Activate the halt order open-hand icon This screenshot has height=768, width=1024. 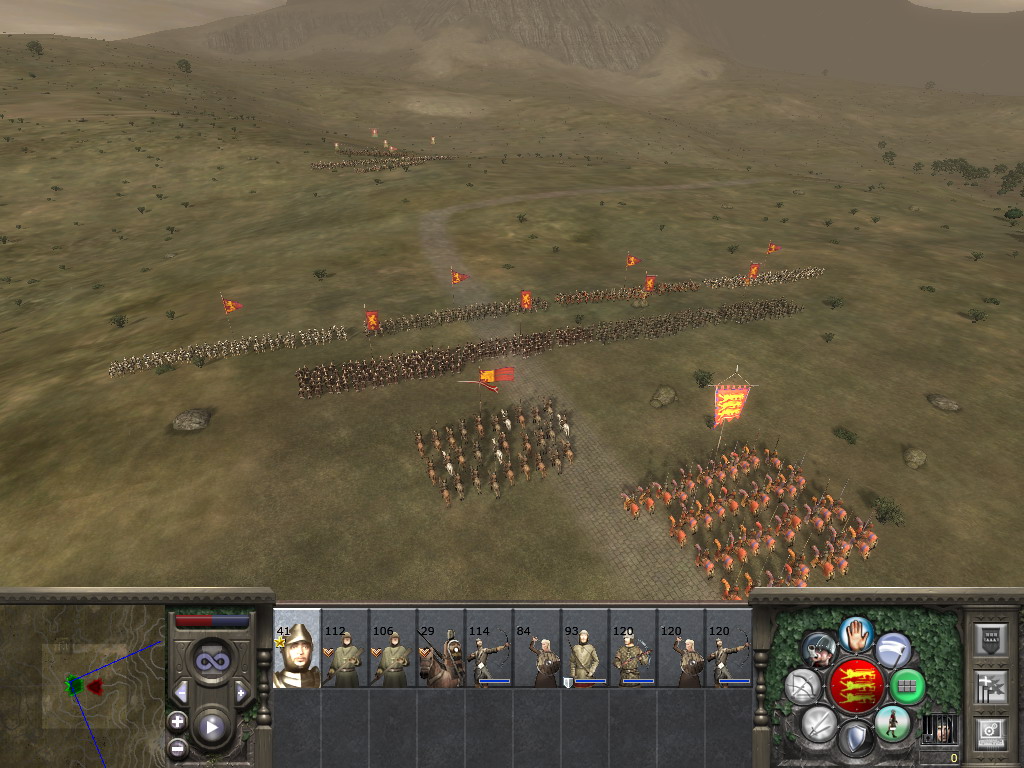(856, 633)
